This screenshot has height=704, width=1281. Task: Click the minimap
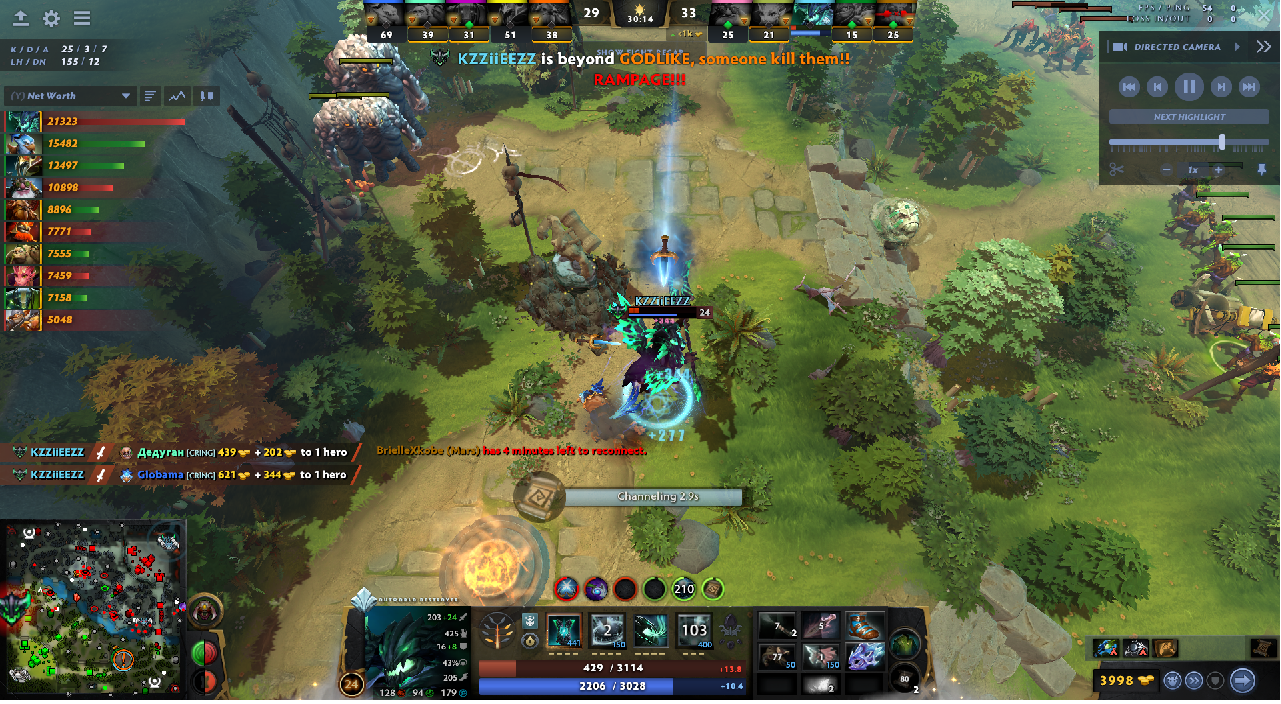point(95,608)
